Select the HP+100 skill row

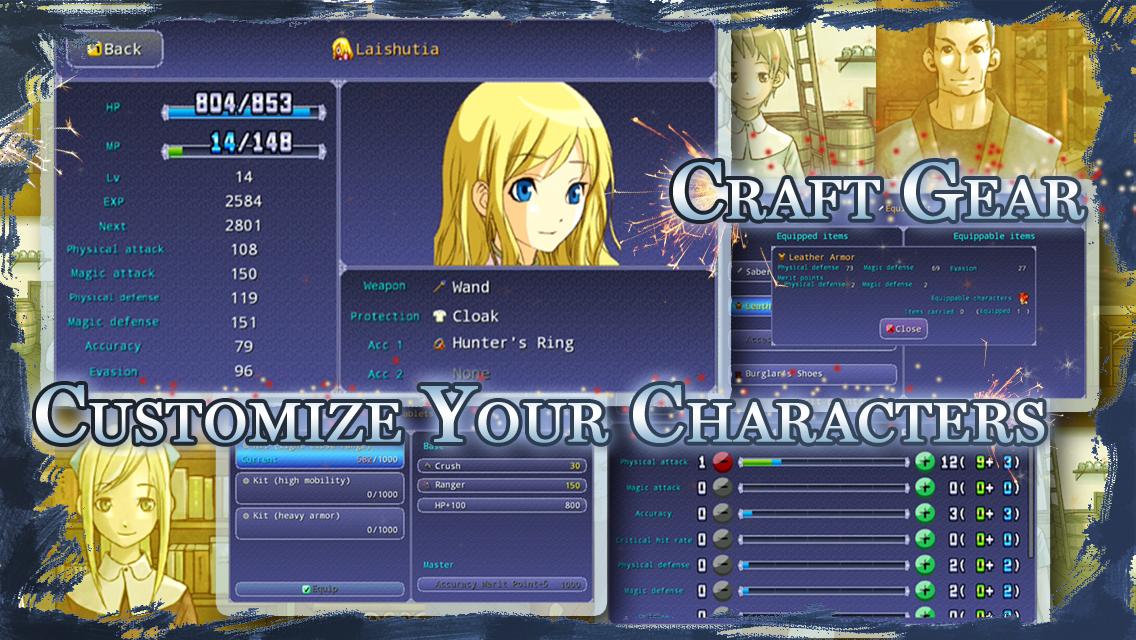pos(502,505)
